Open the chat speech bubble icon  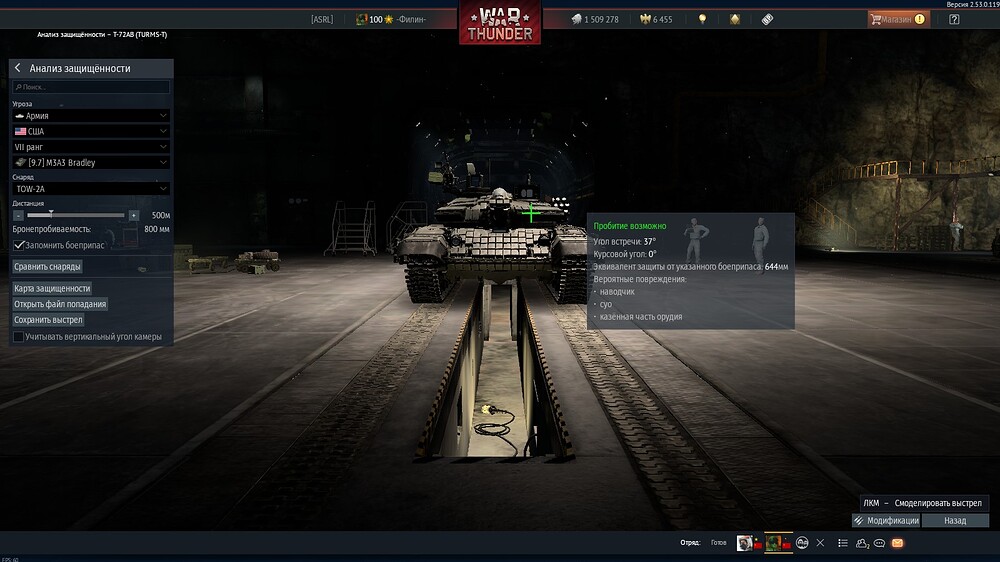[879, 543]
